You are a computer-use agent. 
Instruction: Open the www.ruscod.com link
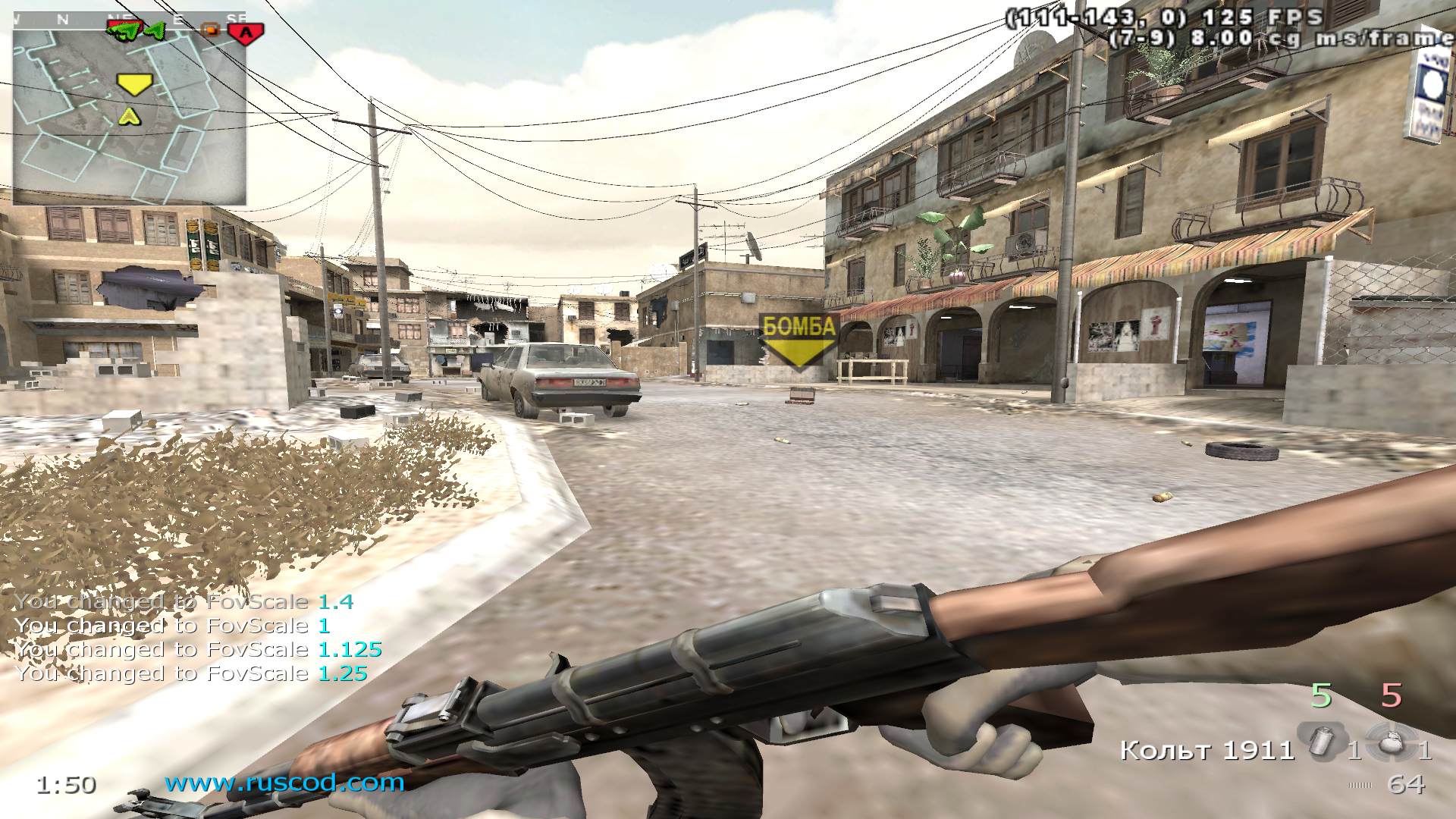(284, 783)
